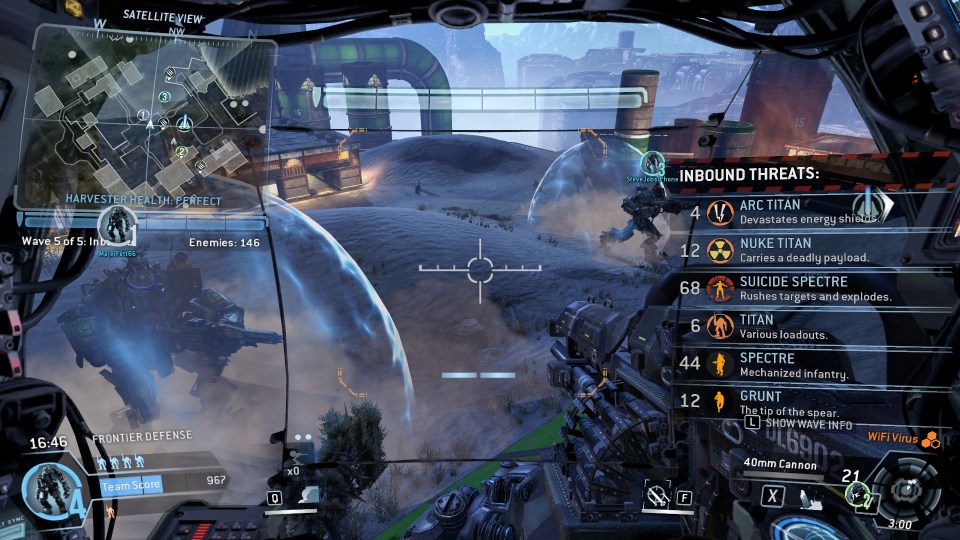This screenshot has height=540, width=960.
Task: Click the Titan threat row icon
Action: coord(720,327)
